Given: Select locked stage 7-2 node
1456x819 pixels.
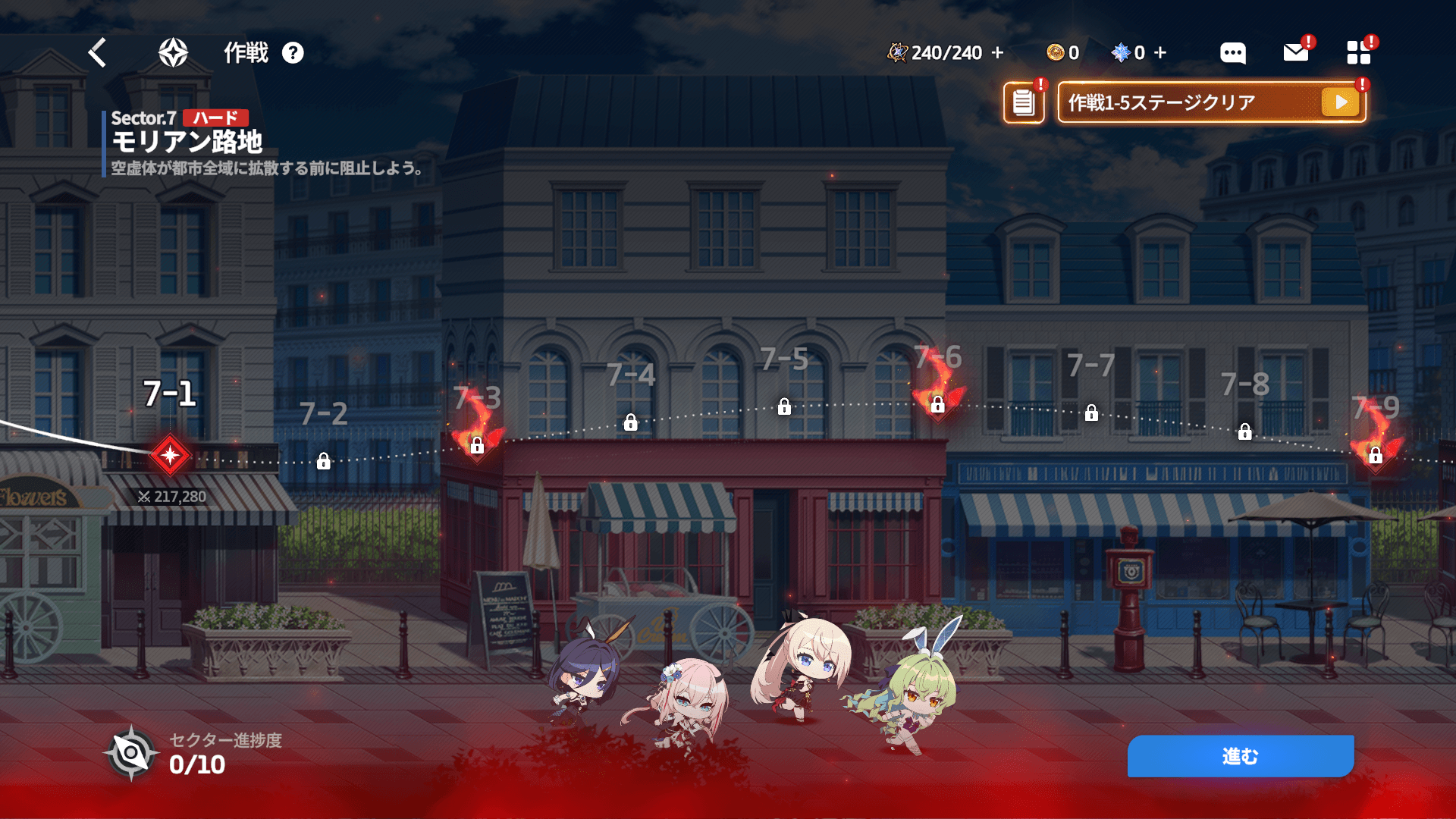Looking at the screenshot, I should tap(324, 461).
